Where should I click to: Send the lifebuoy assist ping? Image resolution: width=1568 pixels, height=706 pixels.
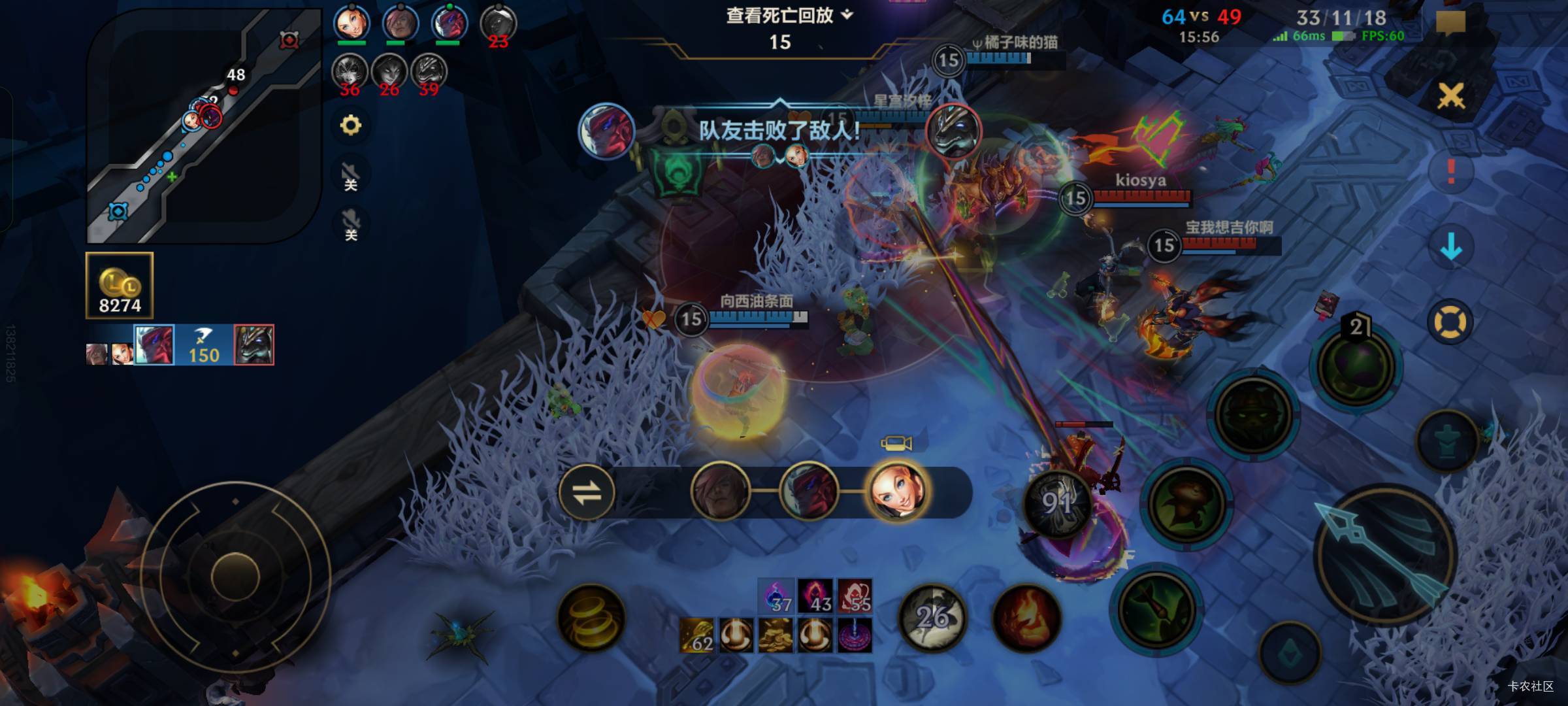click(1450, 322)
